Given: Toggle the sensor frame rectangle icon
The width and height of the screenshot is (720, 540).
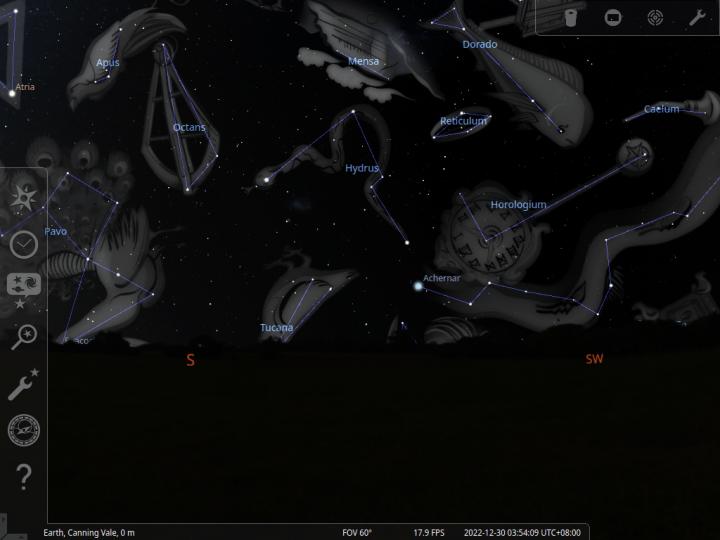Looking at the screenshot, I should [x=613, y=17].
